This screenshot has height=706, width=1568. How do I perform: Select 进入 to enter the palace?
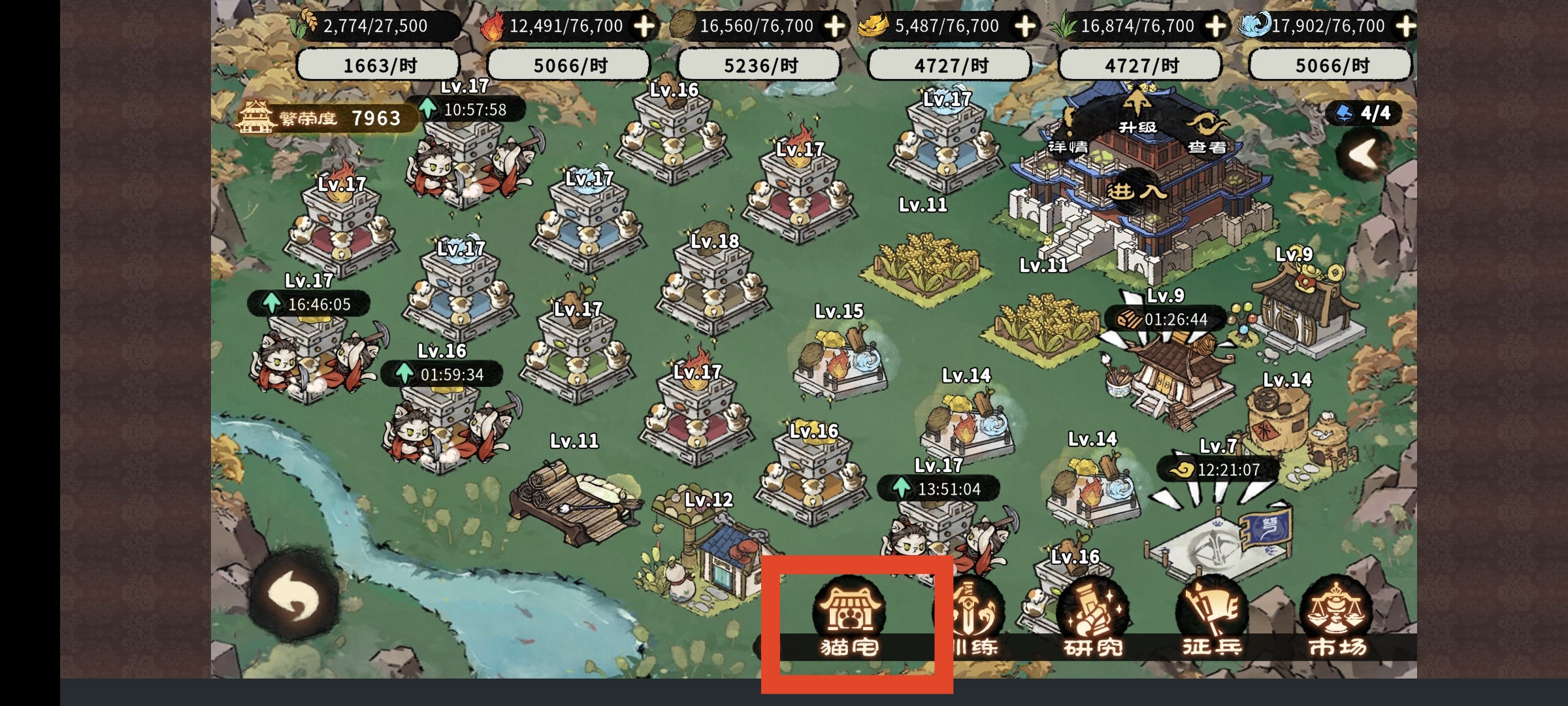point(1137,191)
